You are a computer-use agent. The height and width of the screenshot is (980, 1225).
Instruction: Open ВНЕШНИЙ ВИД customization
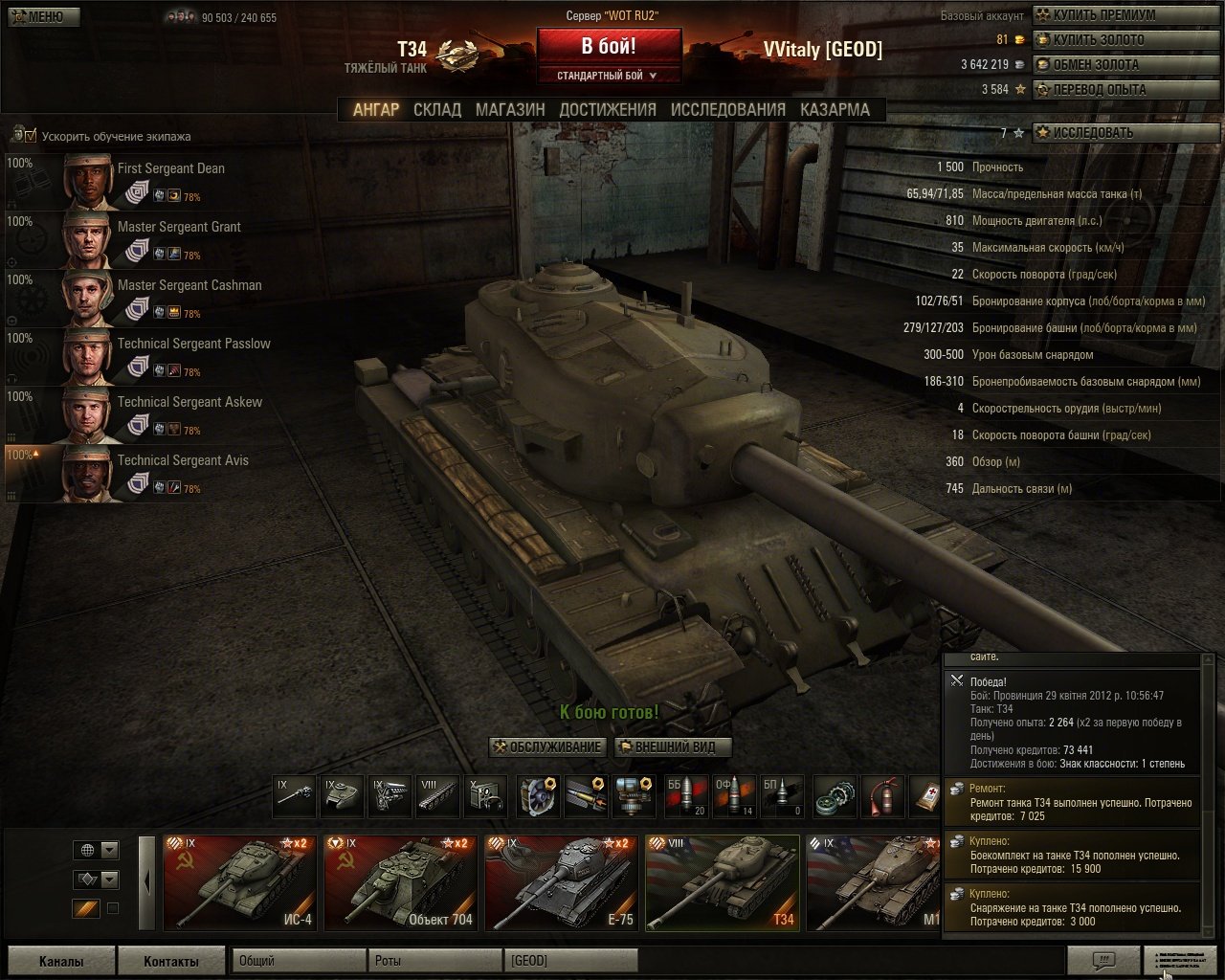(672, 746)
